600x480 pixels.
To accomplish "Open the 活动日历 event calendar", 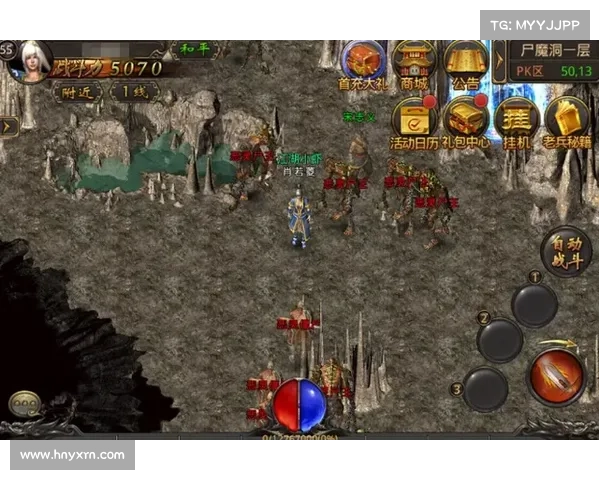I will (413, 120).
